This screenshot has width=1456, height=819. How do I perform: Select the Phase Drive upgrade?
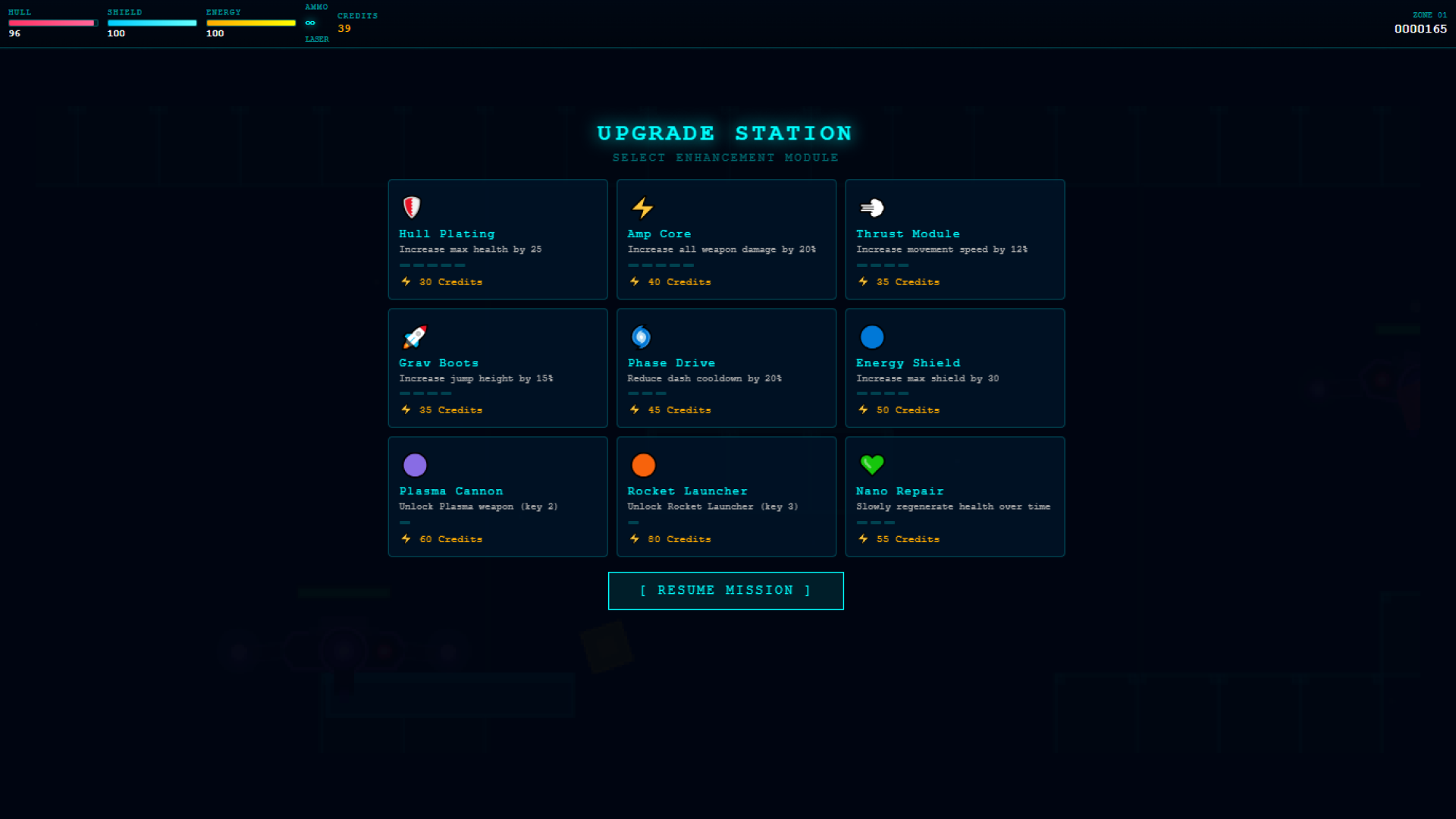(x=726, y=368)
